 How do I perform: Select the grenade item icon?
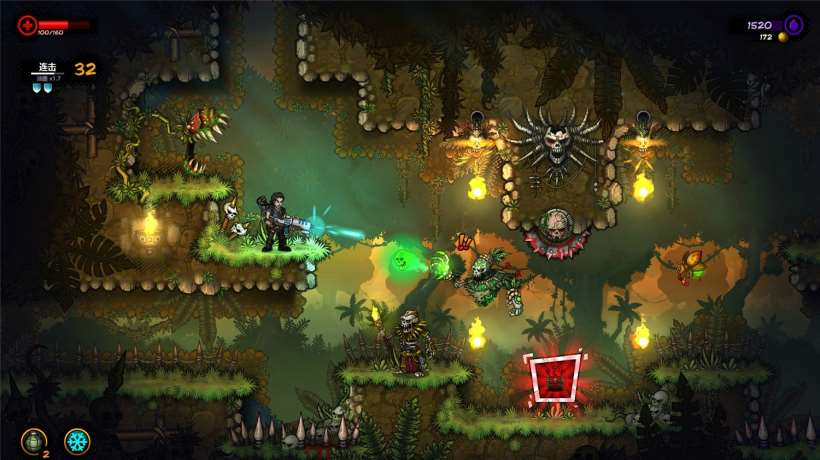coord(33,440)
